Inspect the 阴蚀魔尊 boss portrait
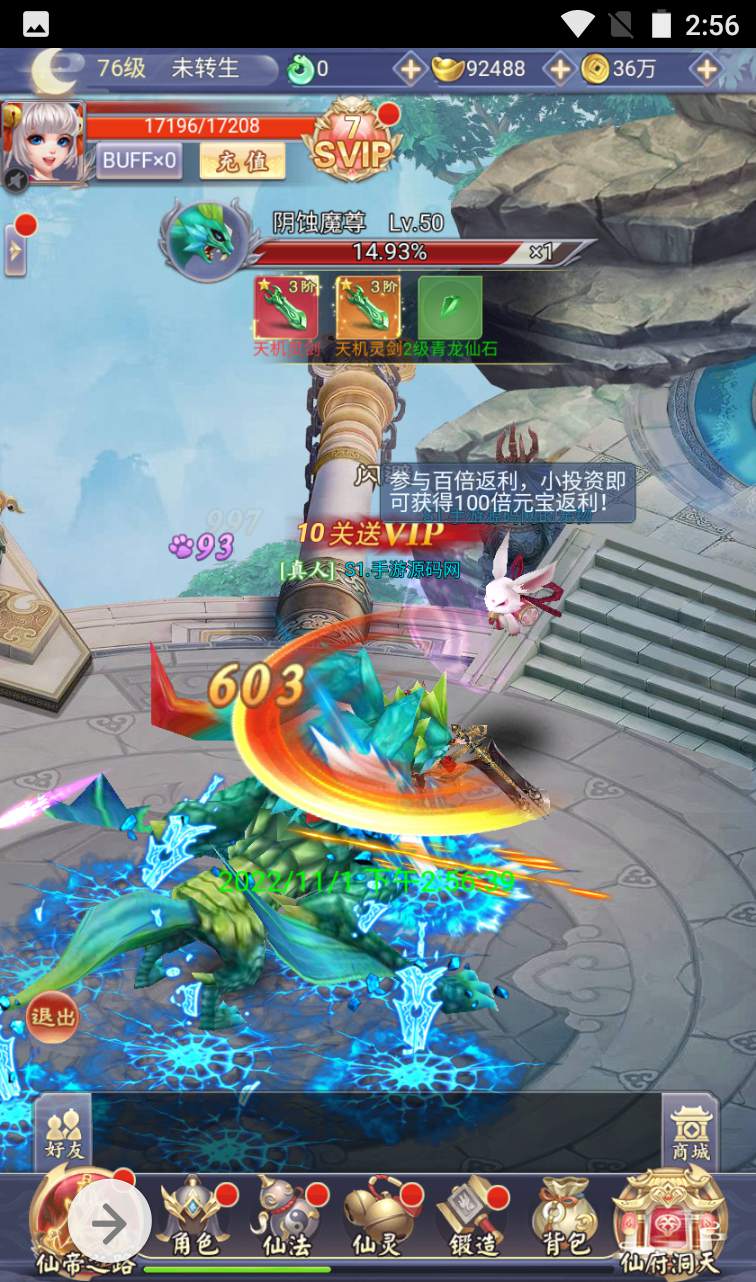 pos(207,238)
